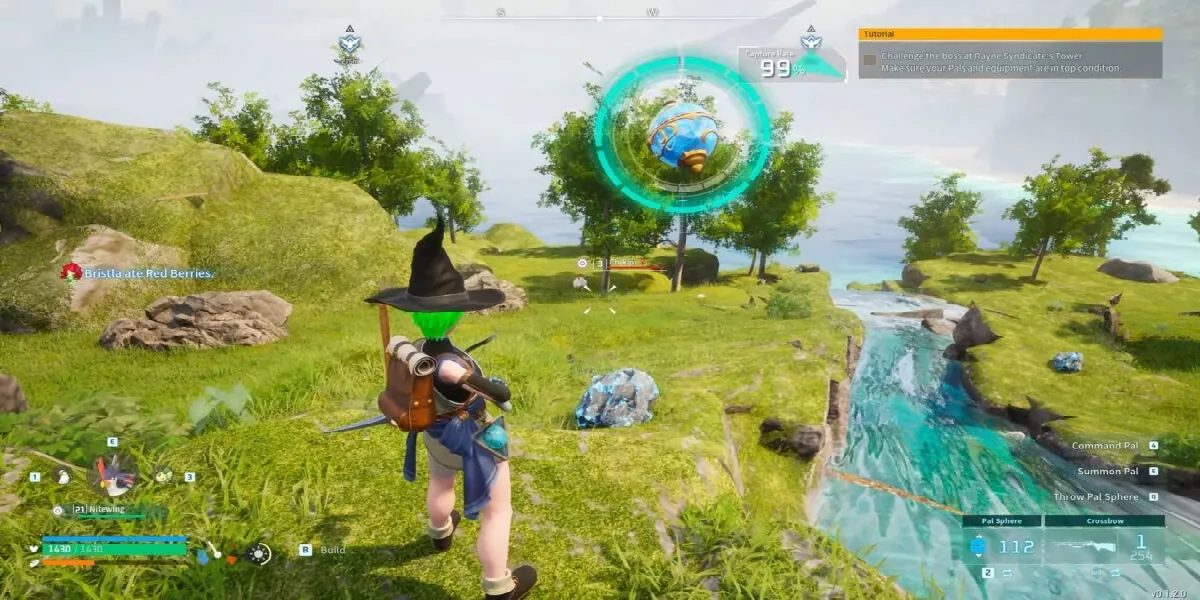This screenshot has width=1200, height=600.
Task: Click the waypoint marker left of the compass
Action: 348,43
